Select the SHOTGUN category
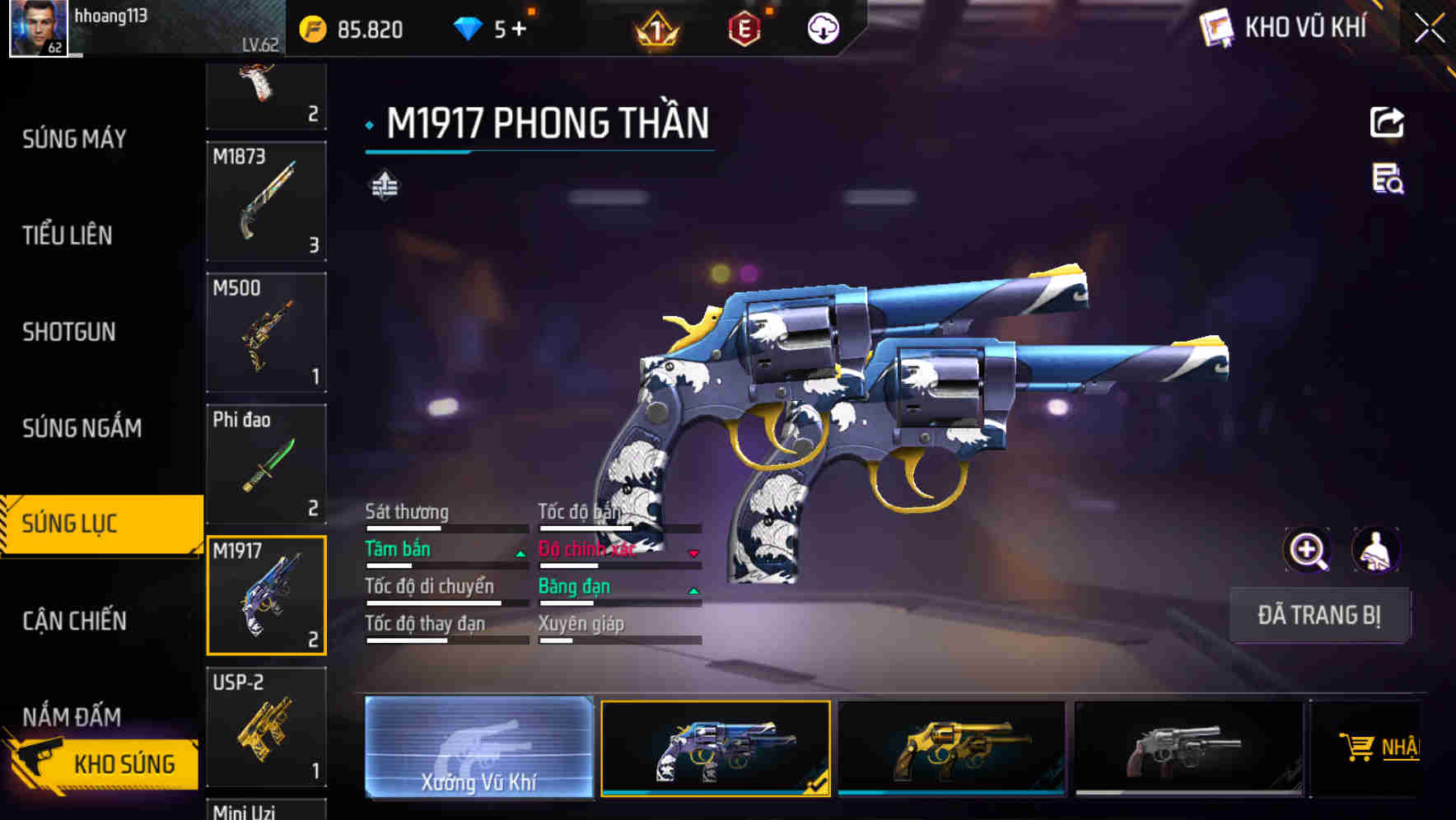 click(x=69, y=332)
